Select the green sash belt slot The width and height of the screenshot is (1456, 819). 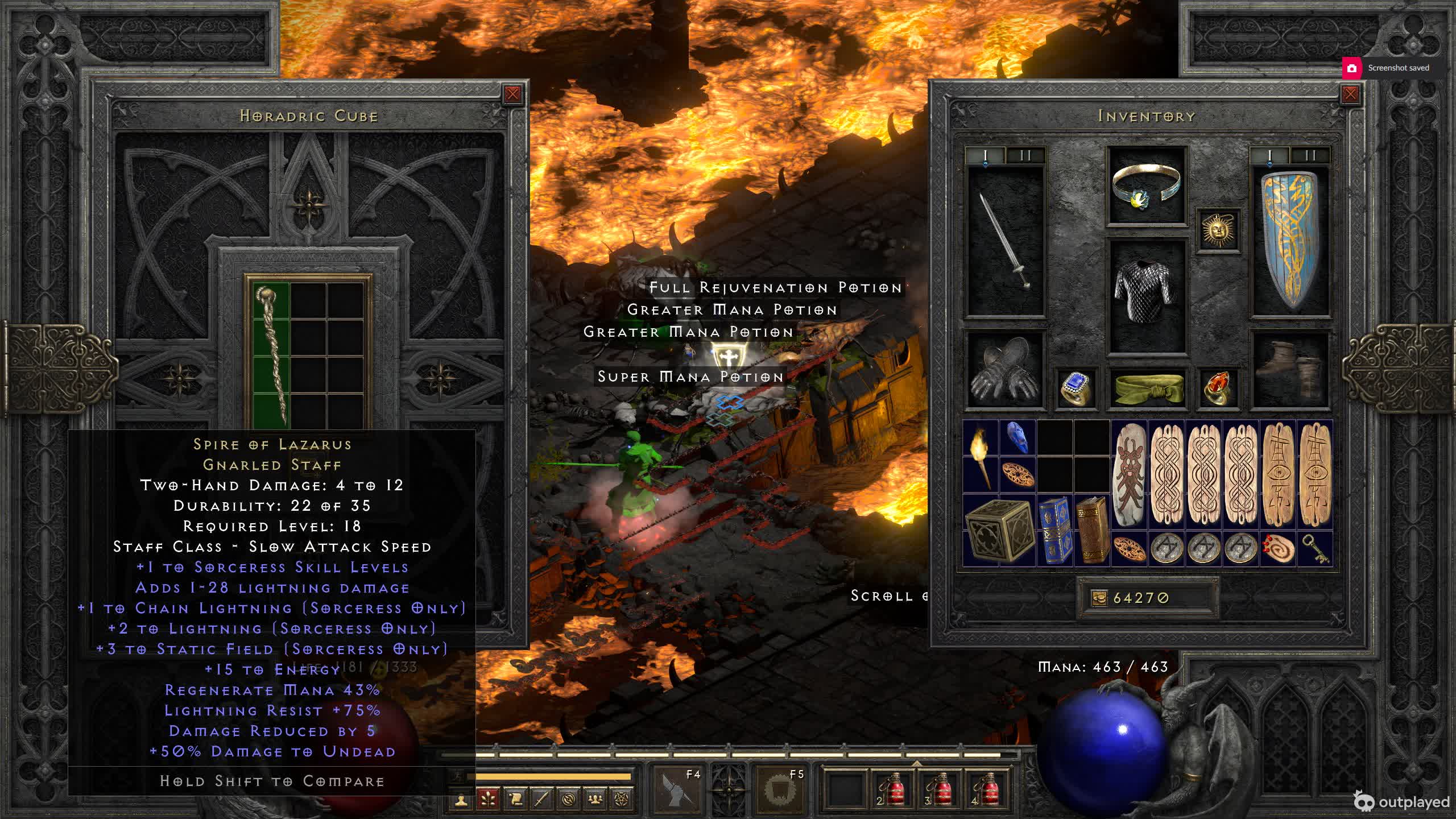click(x=1147, y=389)
